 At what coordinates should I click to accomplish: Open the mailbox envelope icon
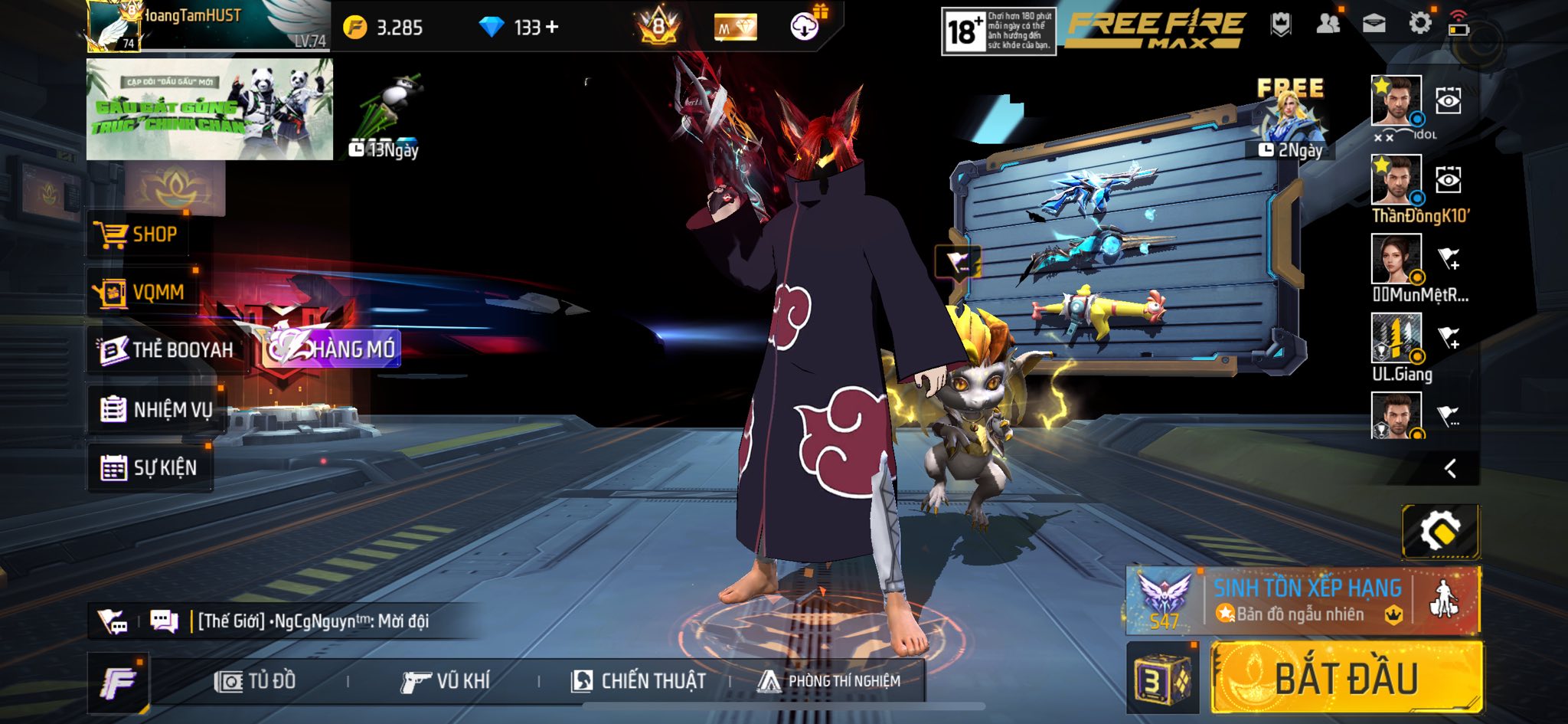click(x=1374, y=24)
